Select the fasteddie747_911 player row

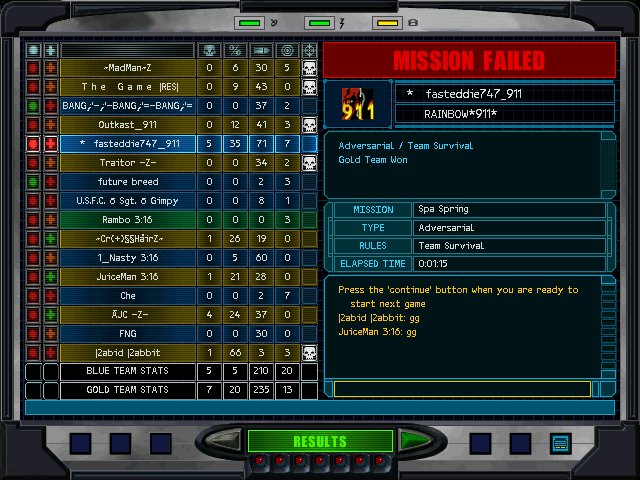click(x=127, y=144)
